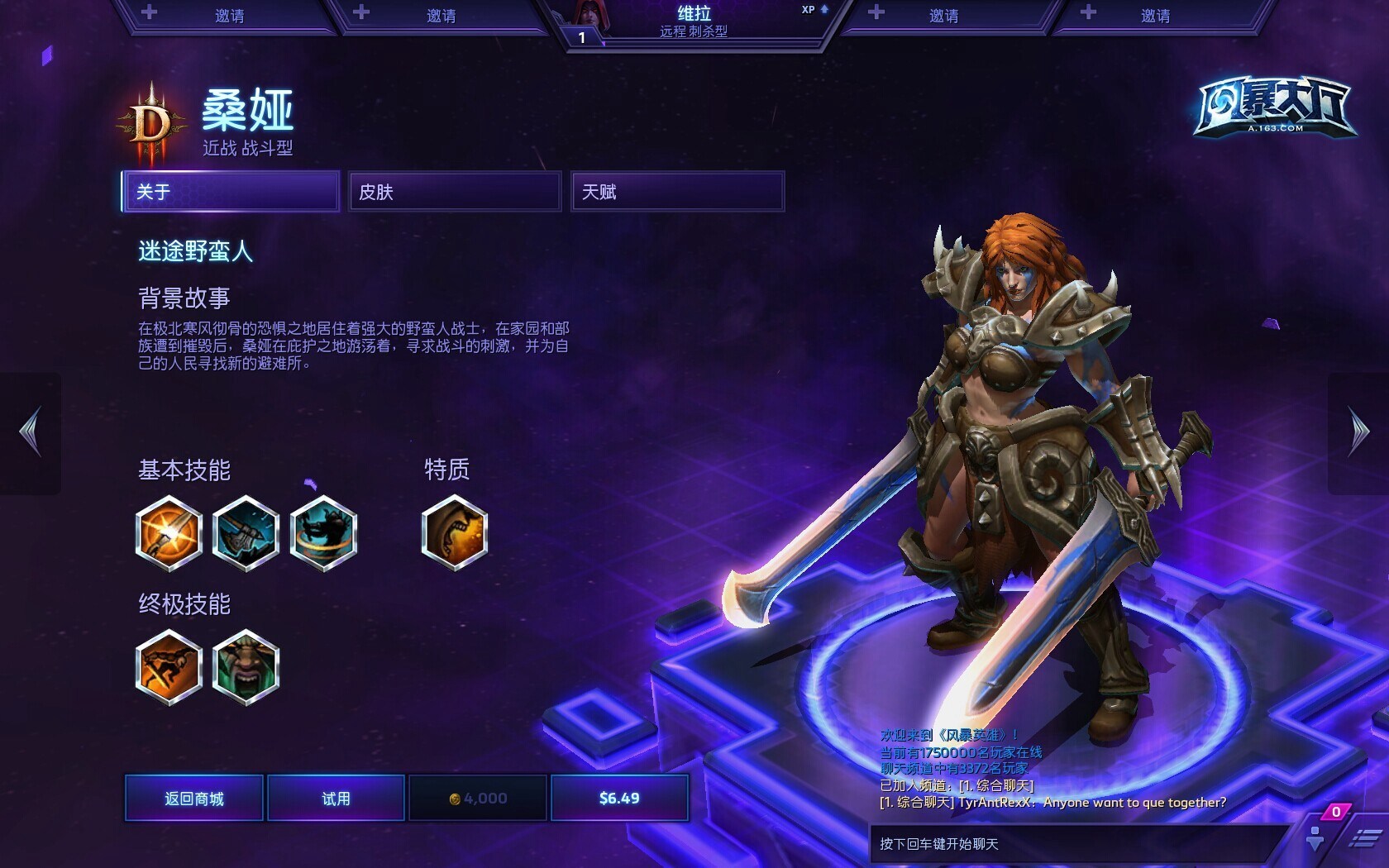The image size is (1389, 868).
Task: Focus the chat input box
Action: [x=1075, y=844]
